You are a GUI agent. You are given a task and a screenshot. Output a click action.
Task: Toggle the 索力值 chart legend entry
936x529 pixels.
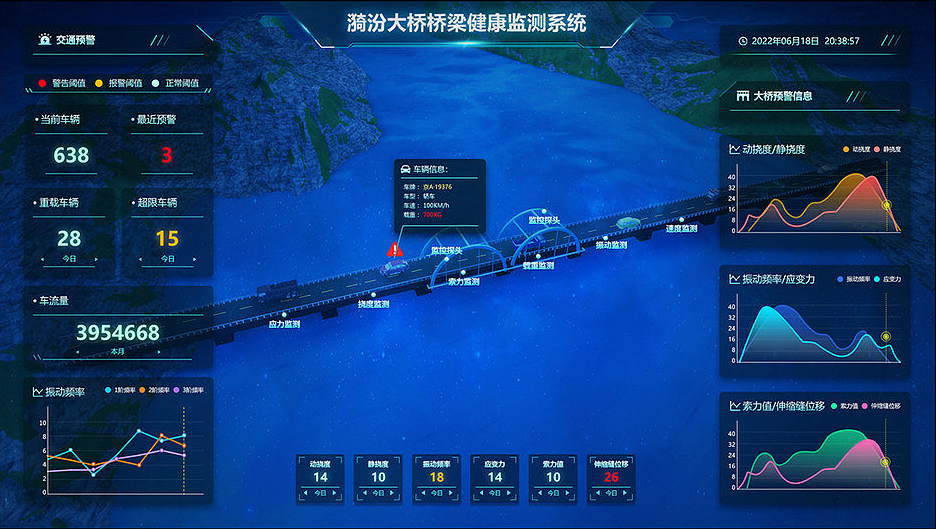(842, 406)
